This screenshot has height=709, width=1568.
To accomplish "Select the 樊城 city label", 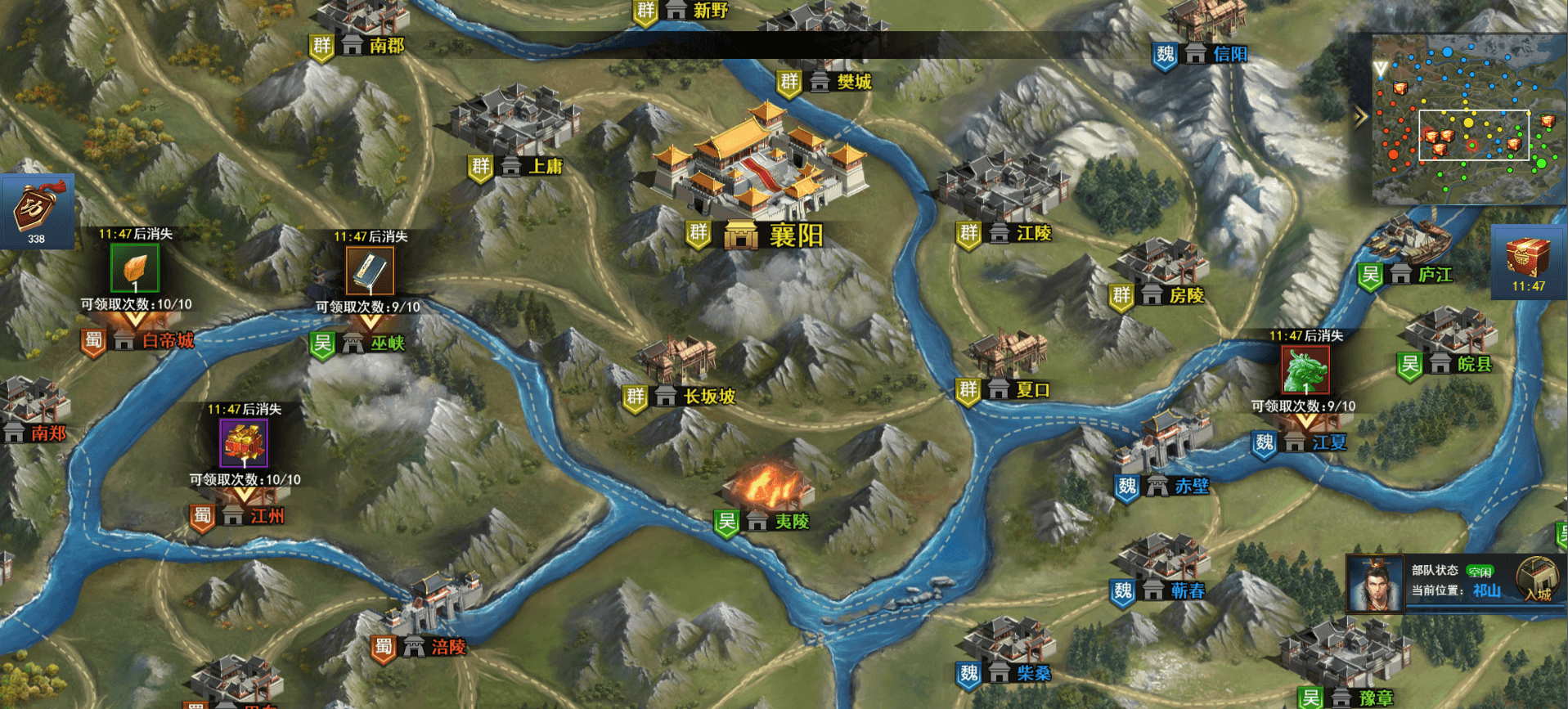I will click(x=853, y=82).
